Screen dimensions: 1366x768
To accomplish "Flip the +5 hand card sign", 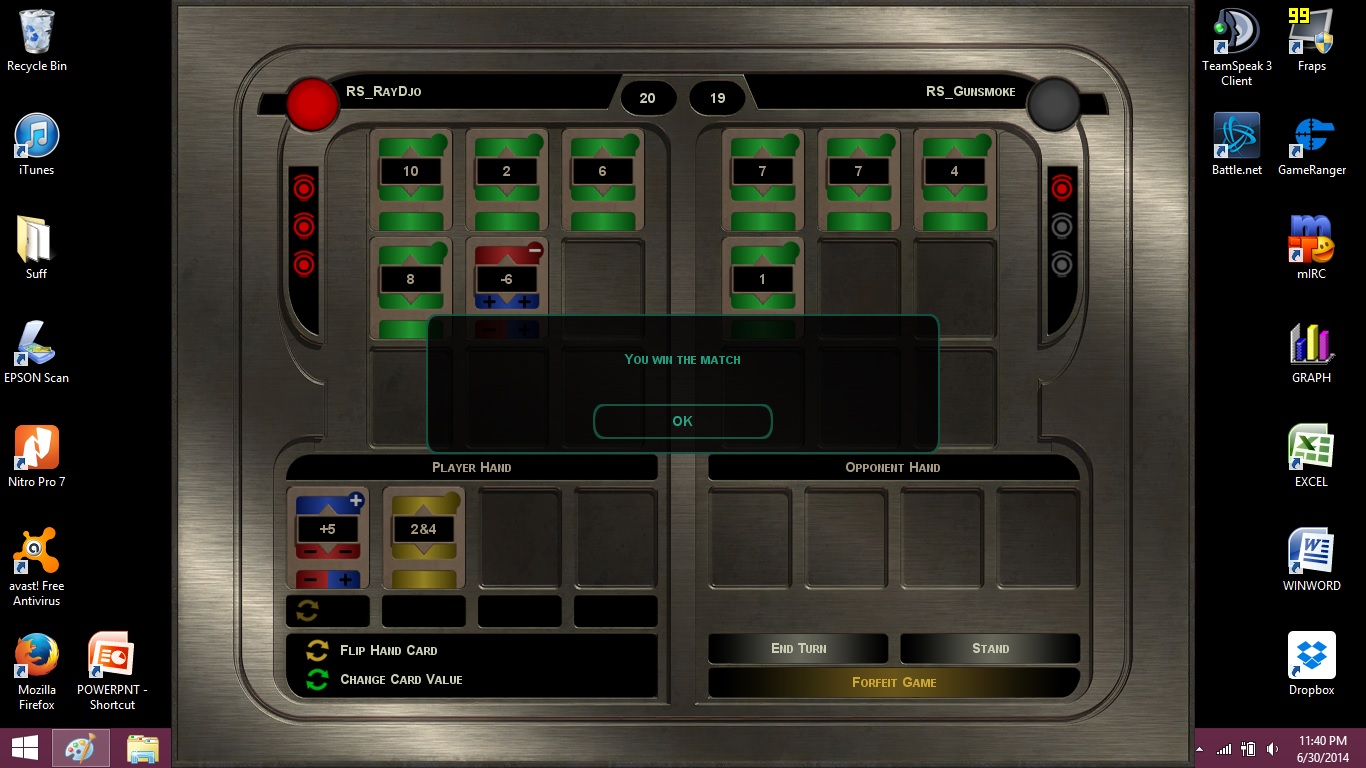I will coord(308,611).
